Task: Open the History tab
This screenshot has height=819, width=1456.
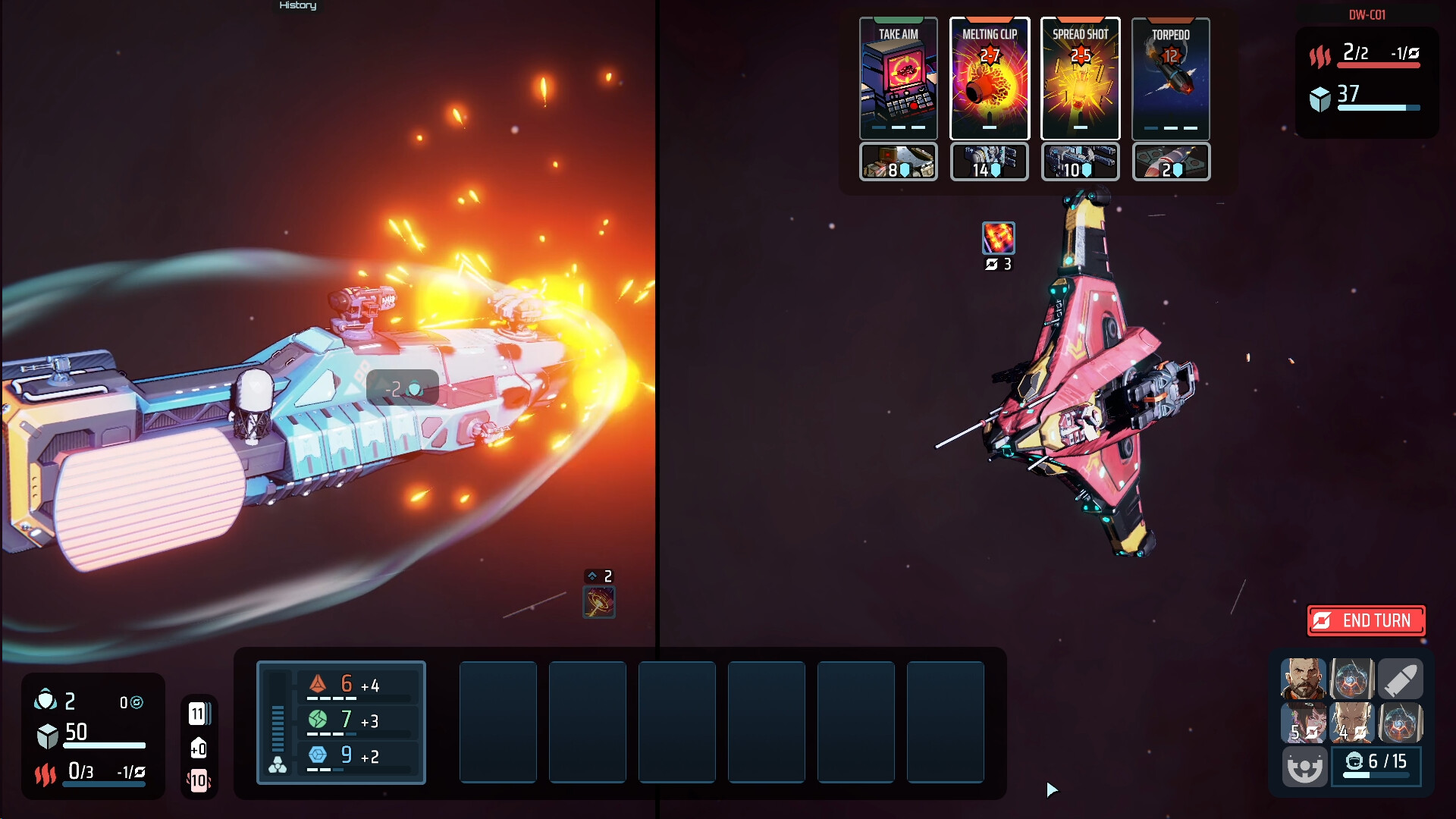Action: (297, 6)
